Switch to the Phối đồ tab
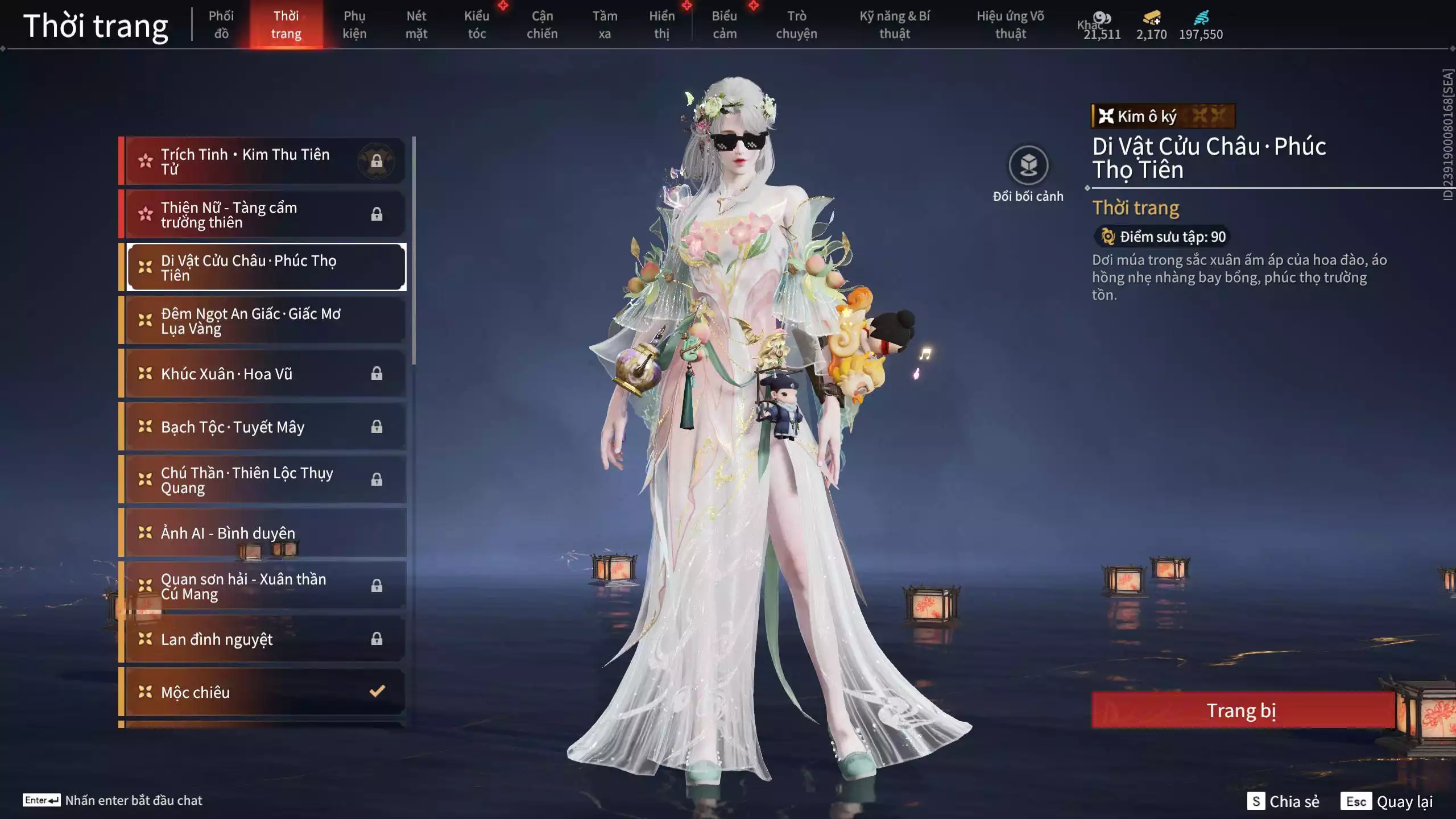The height and width of the screenshot is (819, 1456). 221,24
